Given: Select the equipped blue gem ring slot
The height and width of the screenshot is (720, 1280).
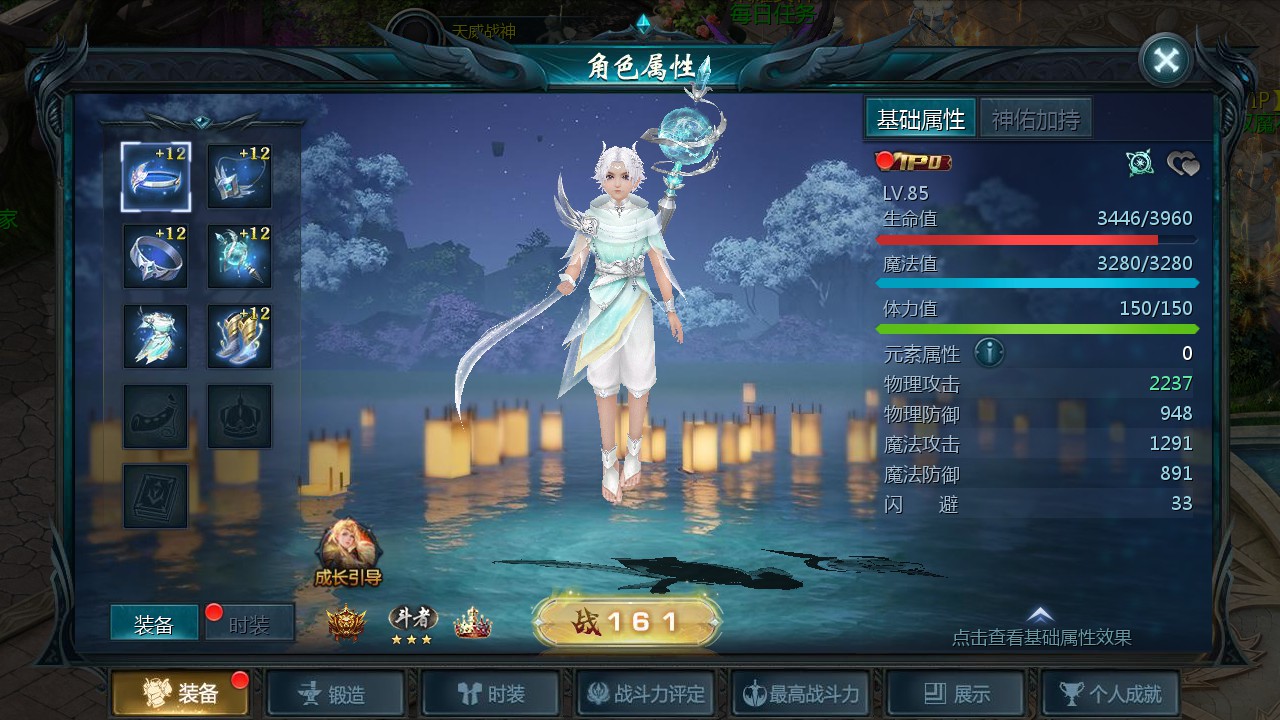Looking at the screenshot, I should 155,256.
